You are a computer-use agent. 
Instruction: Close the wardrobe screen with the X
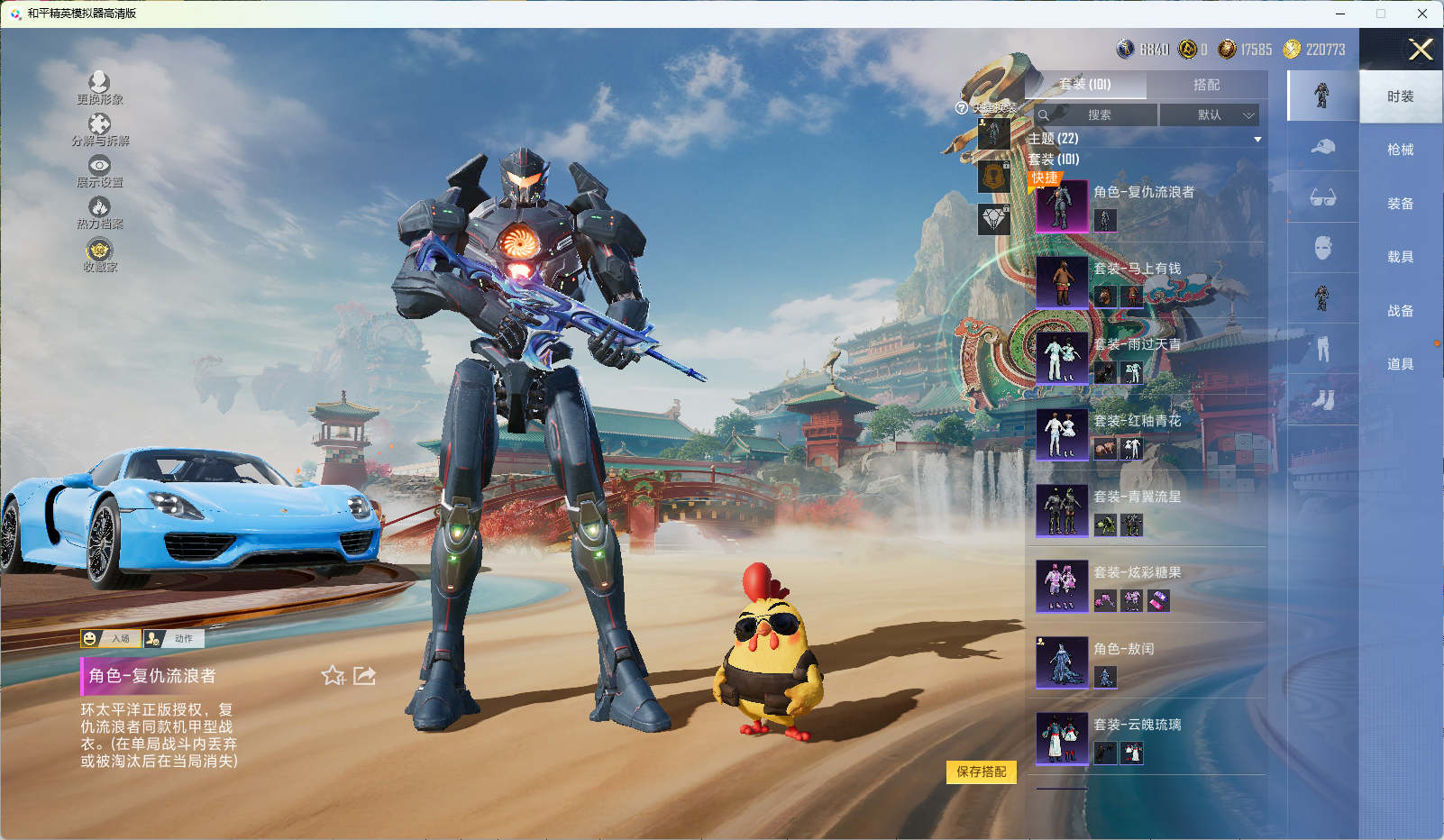point(1420,50)
